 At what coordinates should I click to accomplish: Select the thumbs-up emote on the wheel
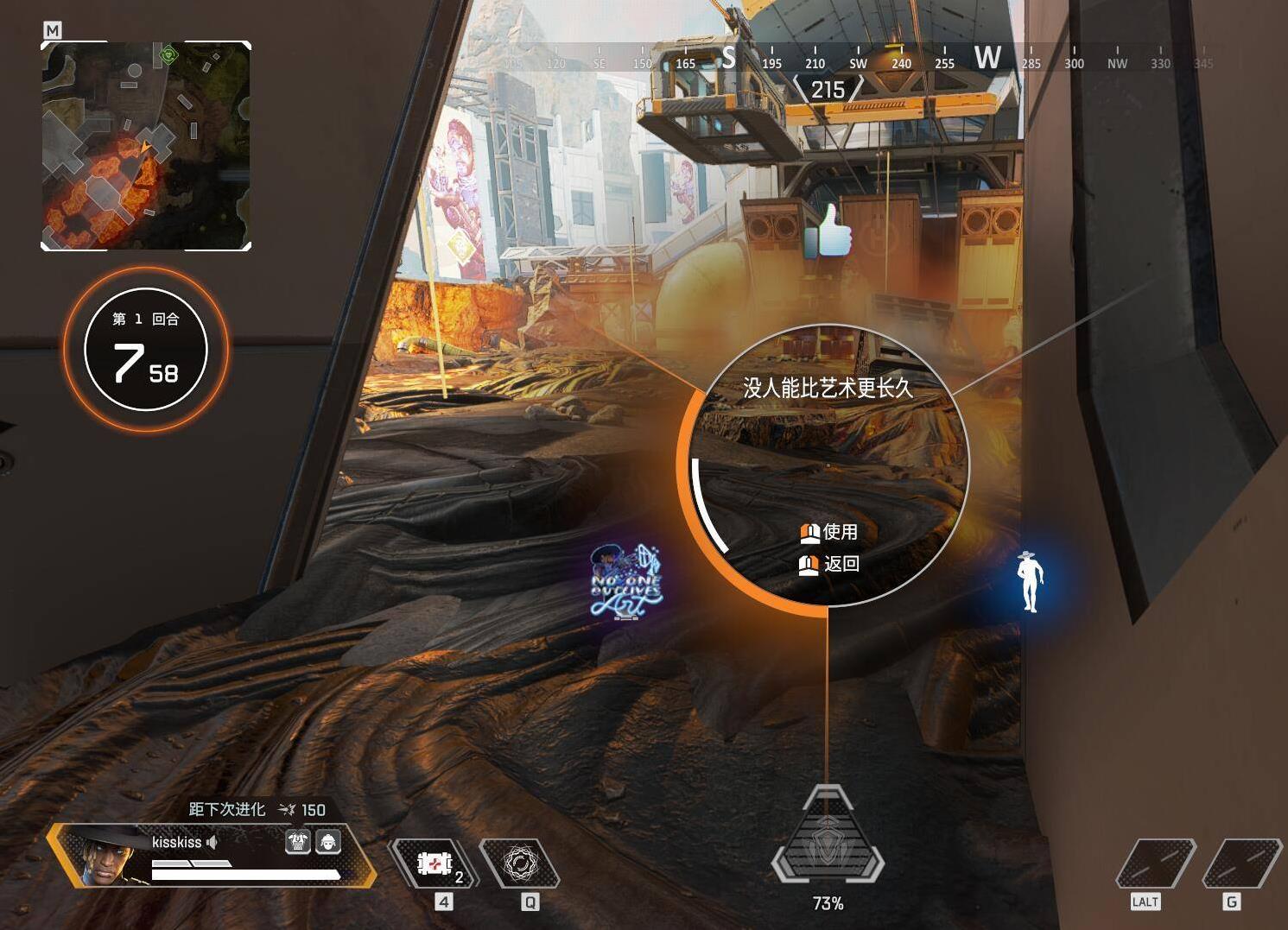tap(828, 231)
